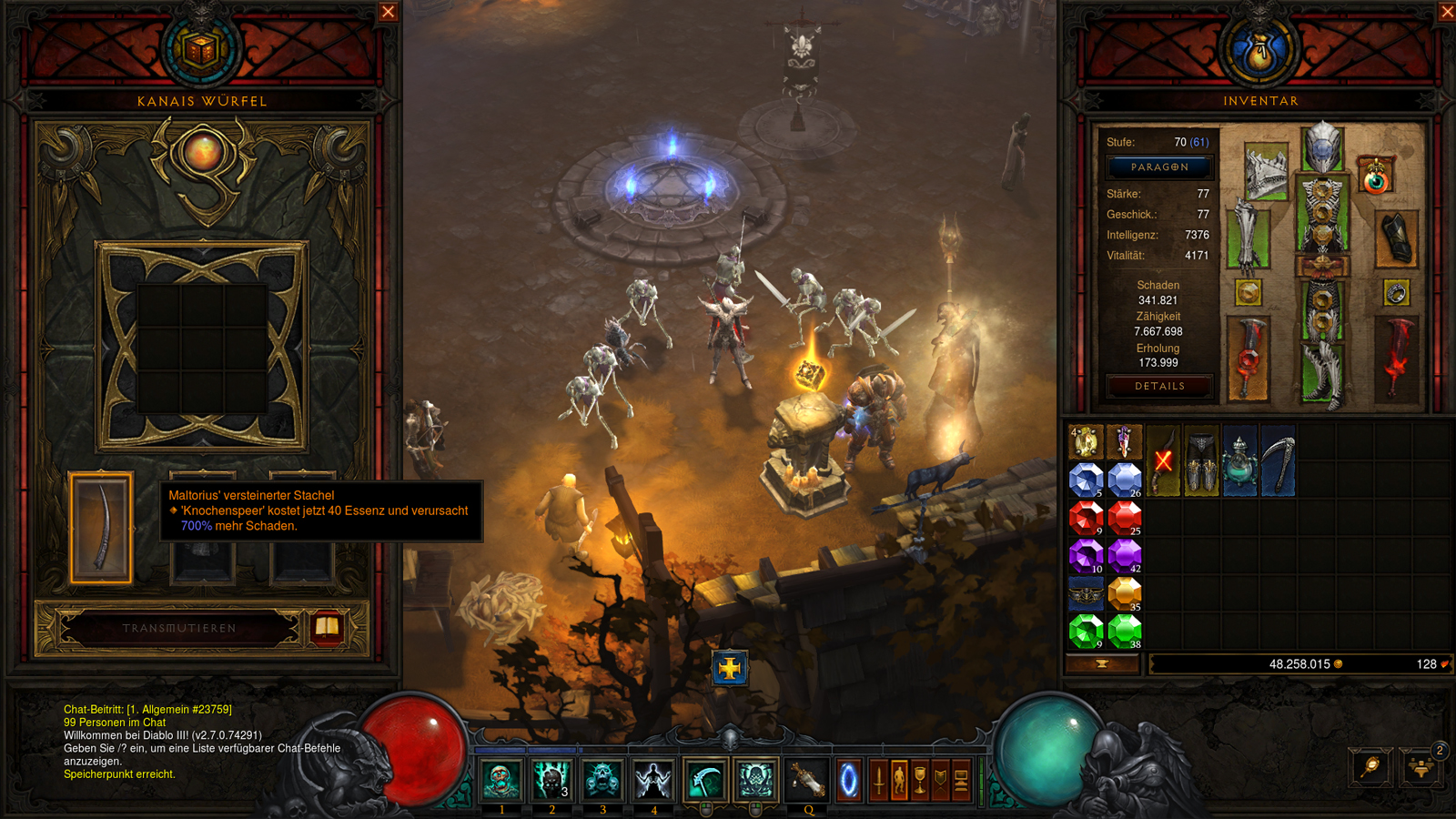The width and height of the screenshot is (1456, 819).
Task: Click the Transmutieren button
Action: pyautogui.click(x=179, y=628)
